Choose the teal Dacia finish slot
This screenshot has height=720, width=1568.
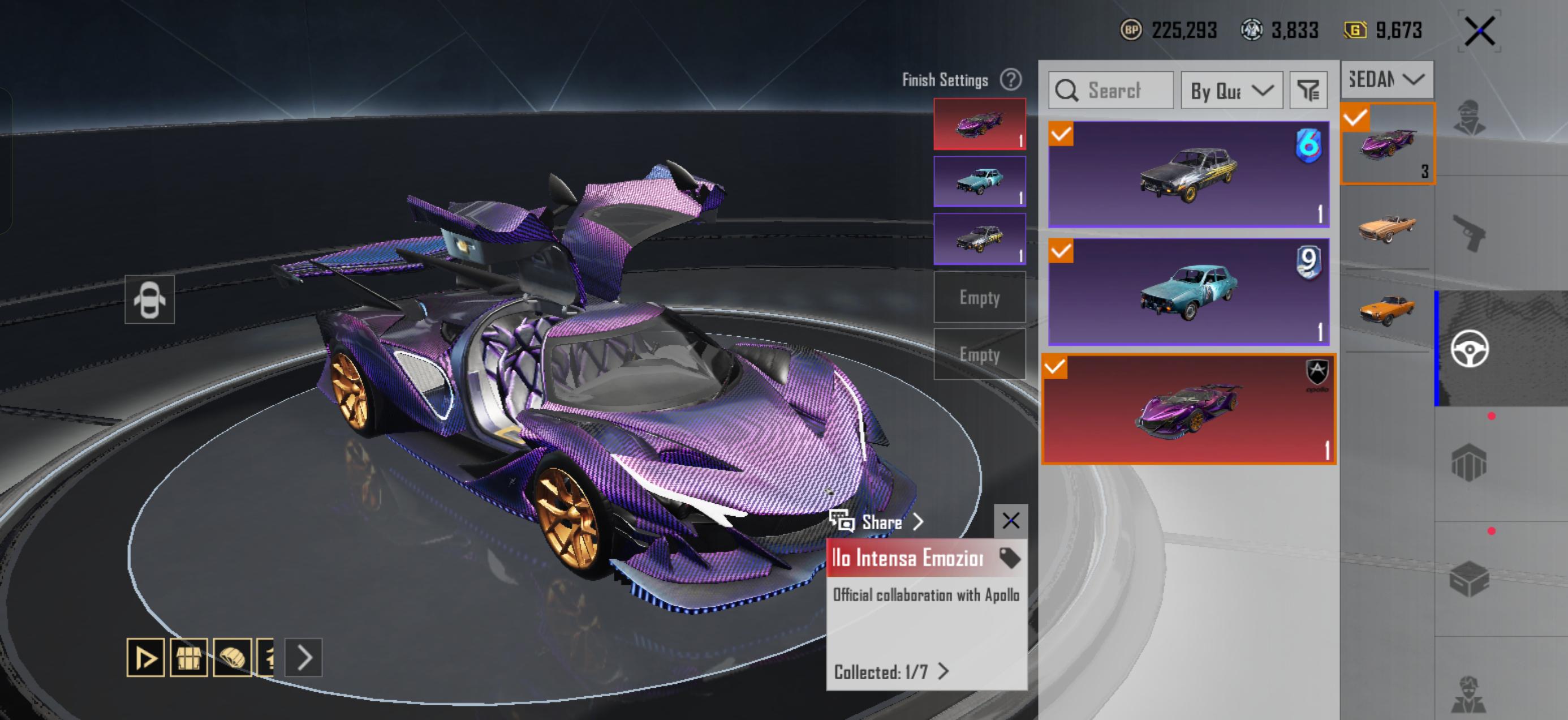(x=979, y=182)
